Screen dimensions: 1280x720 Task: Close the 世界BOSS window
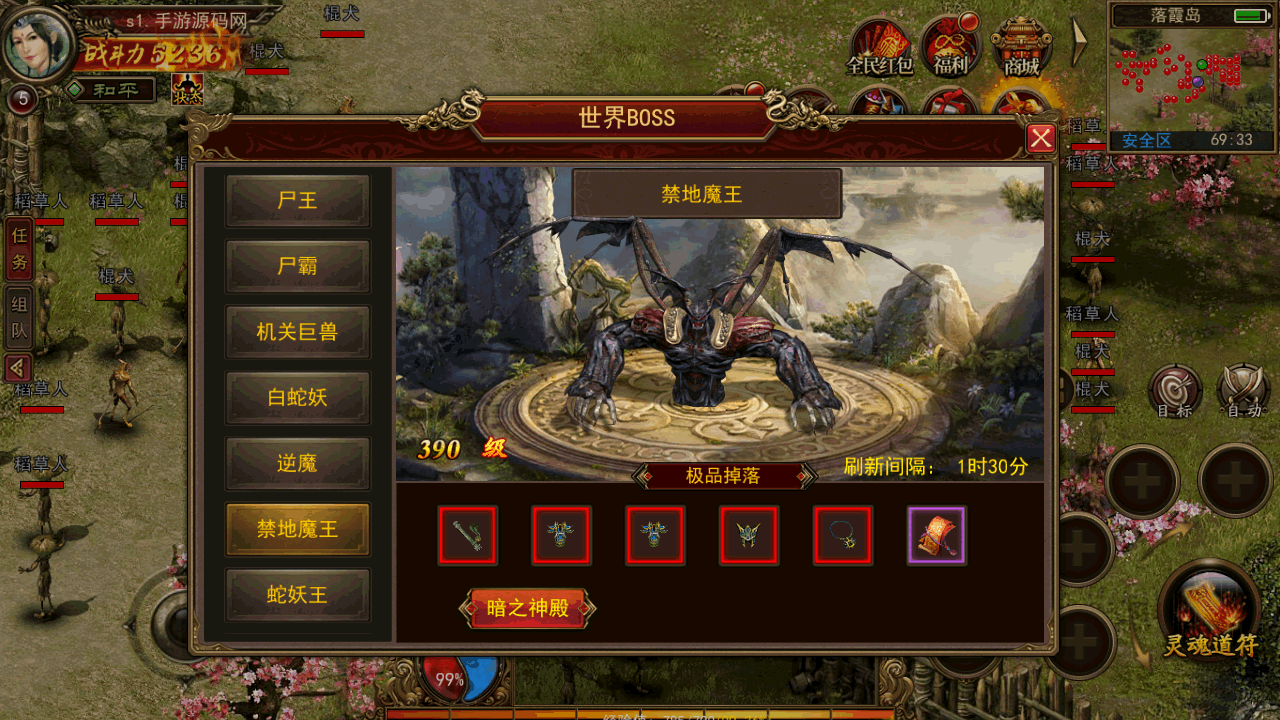point(1041,138)
